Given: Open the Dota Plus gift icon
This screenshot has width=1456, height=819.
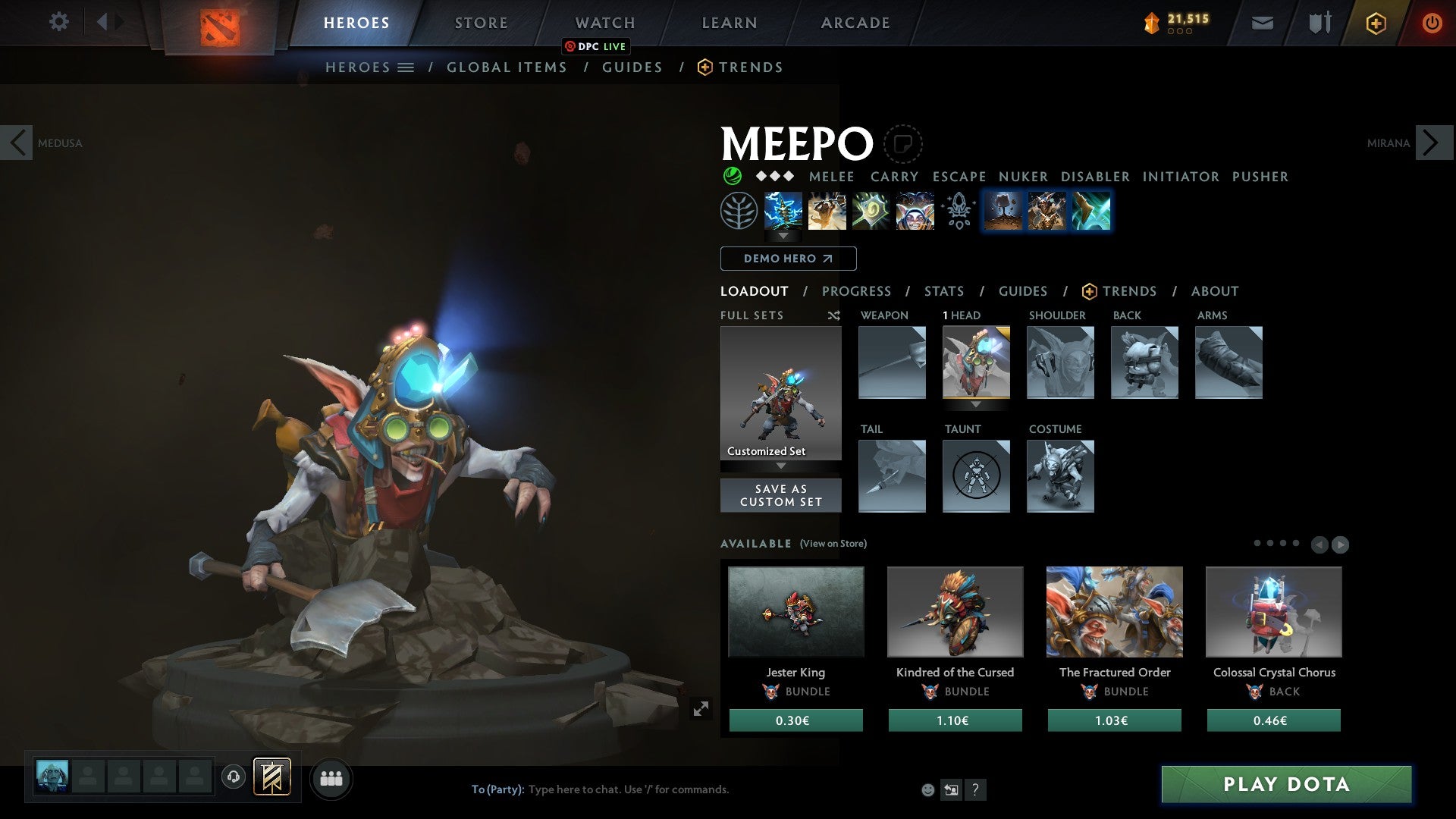Looking at the screenshot, I should [x=1375, y=23].
